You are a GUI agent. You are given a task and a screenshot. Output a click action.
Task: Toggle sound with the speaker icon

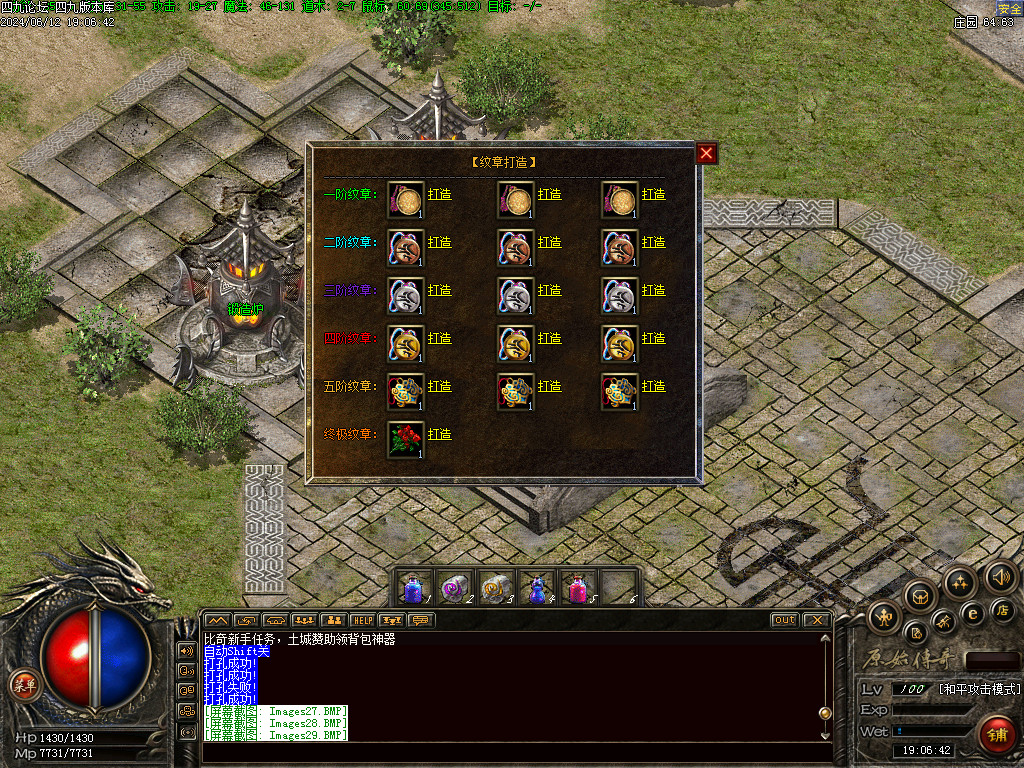1000,577
